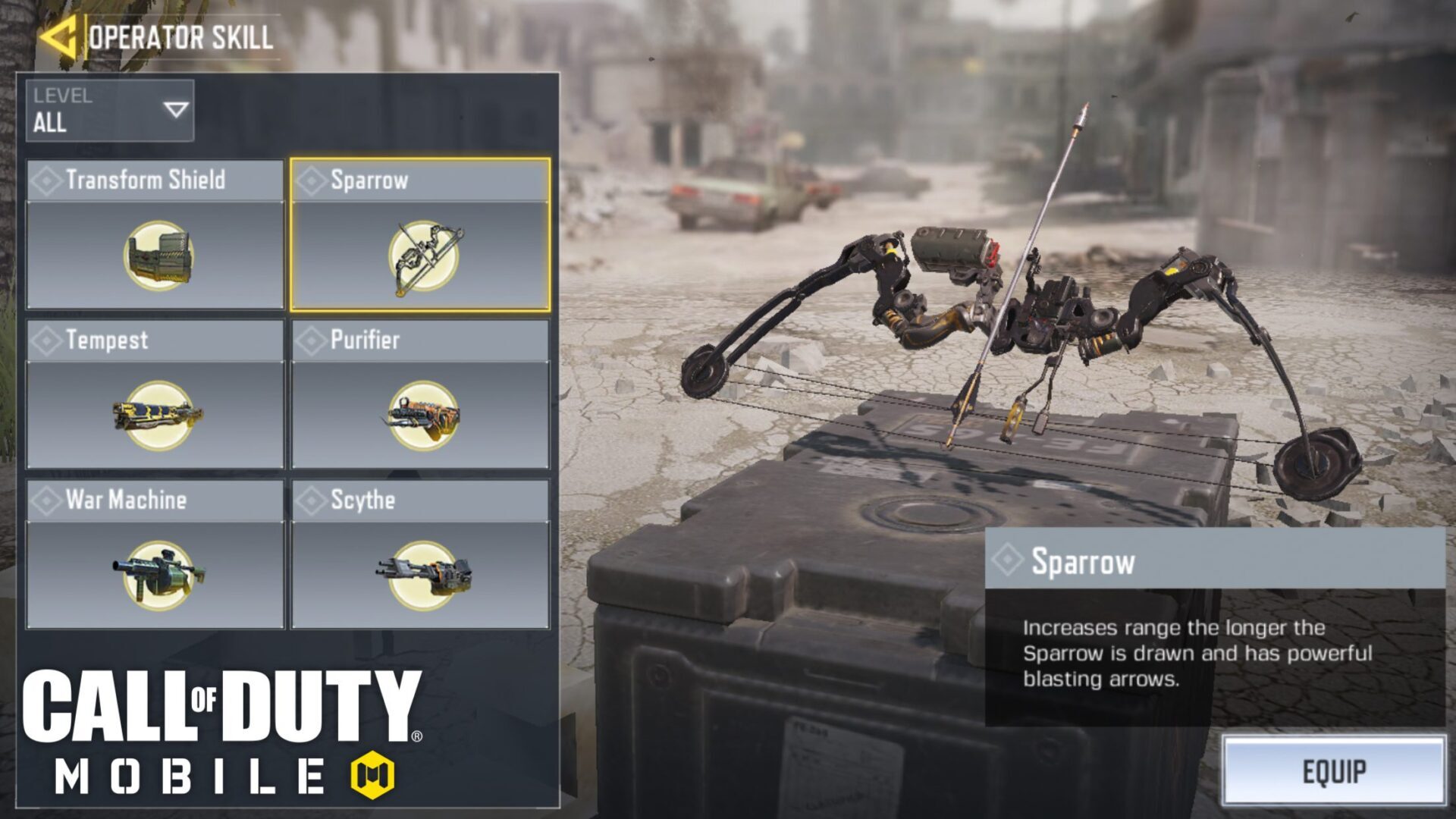Viewport: 1456px width, 819px height.
Task: Click the diamond icon beside Sparrow's name
Action: [1007, 560]
